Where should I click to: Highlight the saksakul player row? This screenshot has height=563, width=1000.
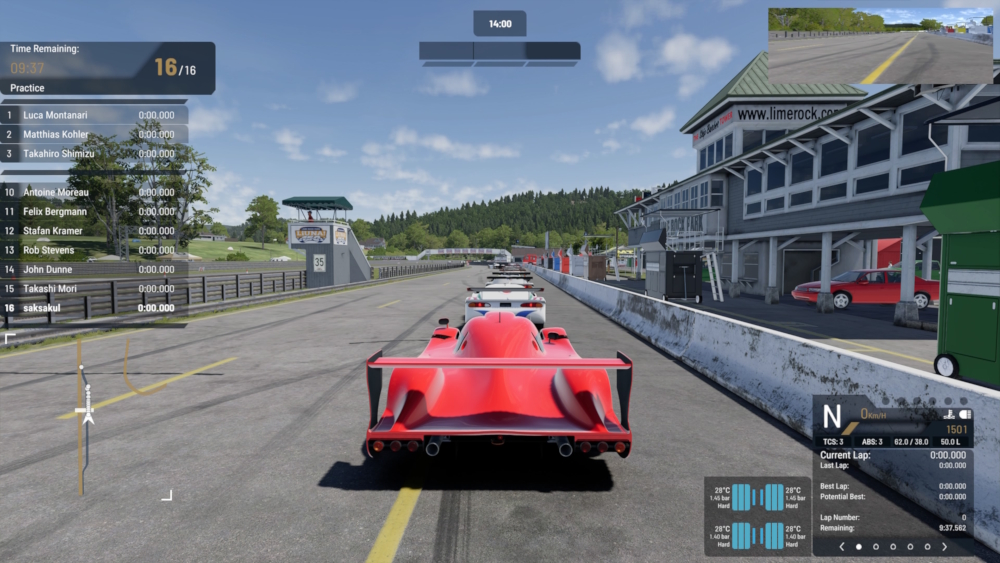(x=95, y=308)
